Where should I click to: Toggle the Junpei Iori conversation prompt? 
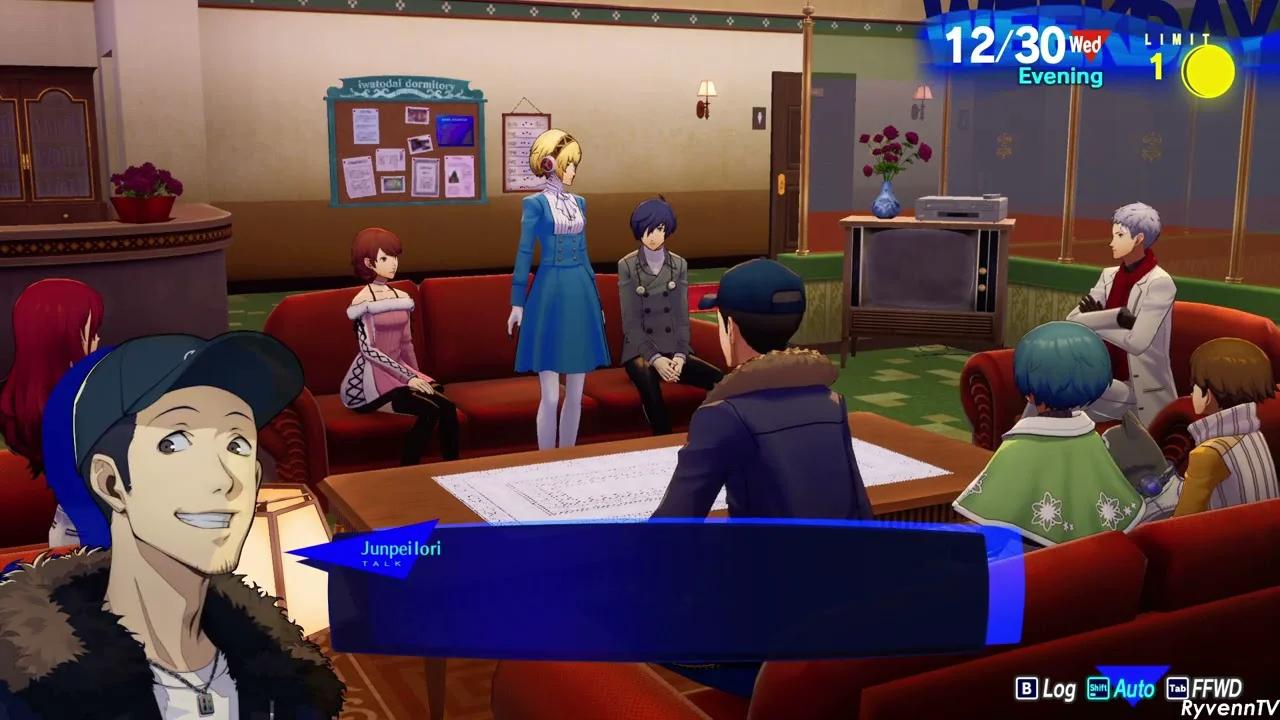(400, 548)
